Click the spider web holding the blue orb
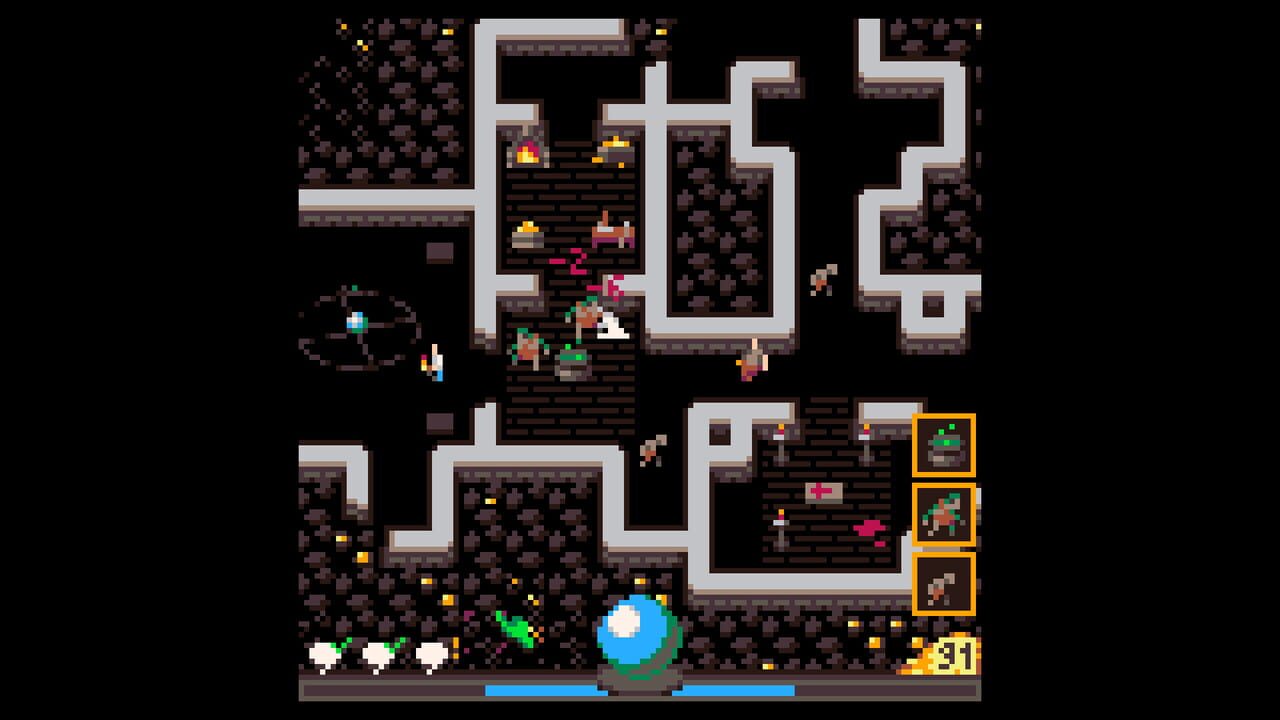This screenshot has width=1280, height=720. coord(357,323)
